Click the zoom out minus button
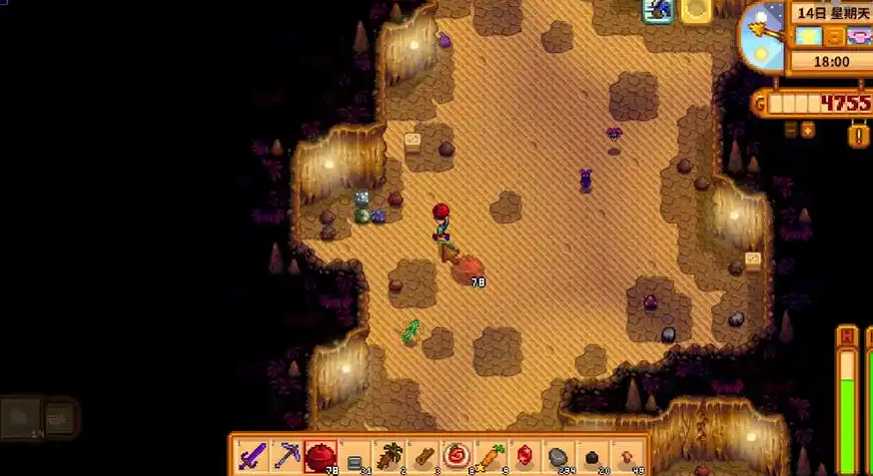 tap(791, 129)
